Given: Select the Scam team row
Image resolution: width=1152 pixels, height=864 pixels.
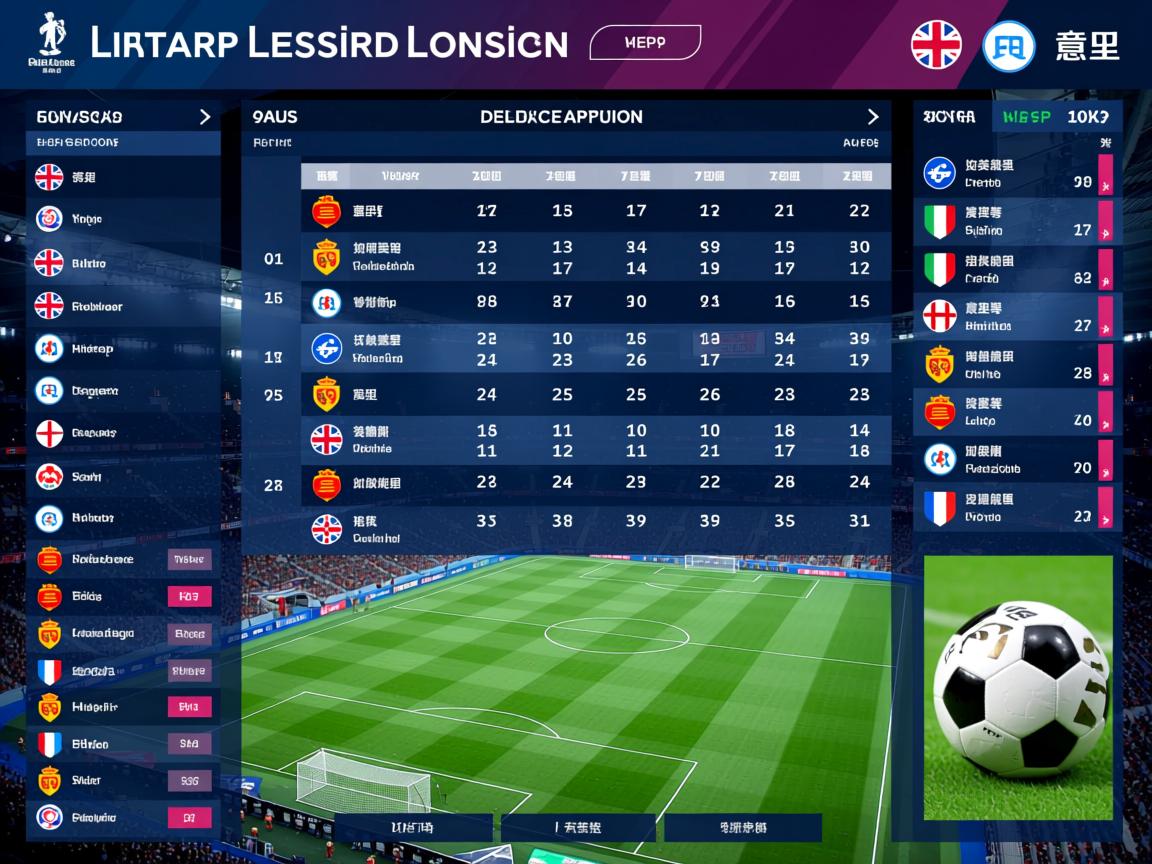Looking at the screenshot, I should point(122,477).
